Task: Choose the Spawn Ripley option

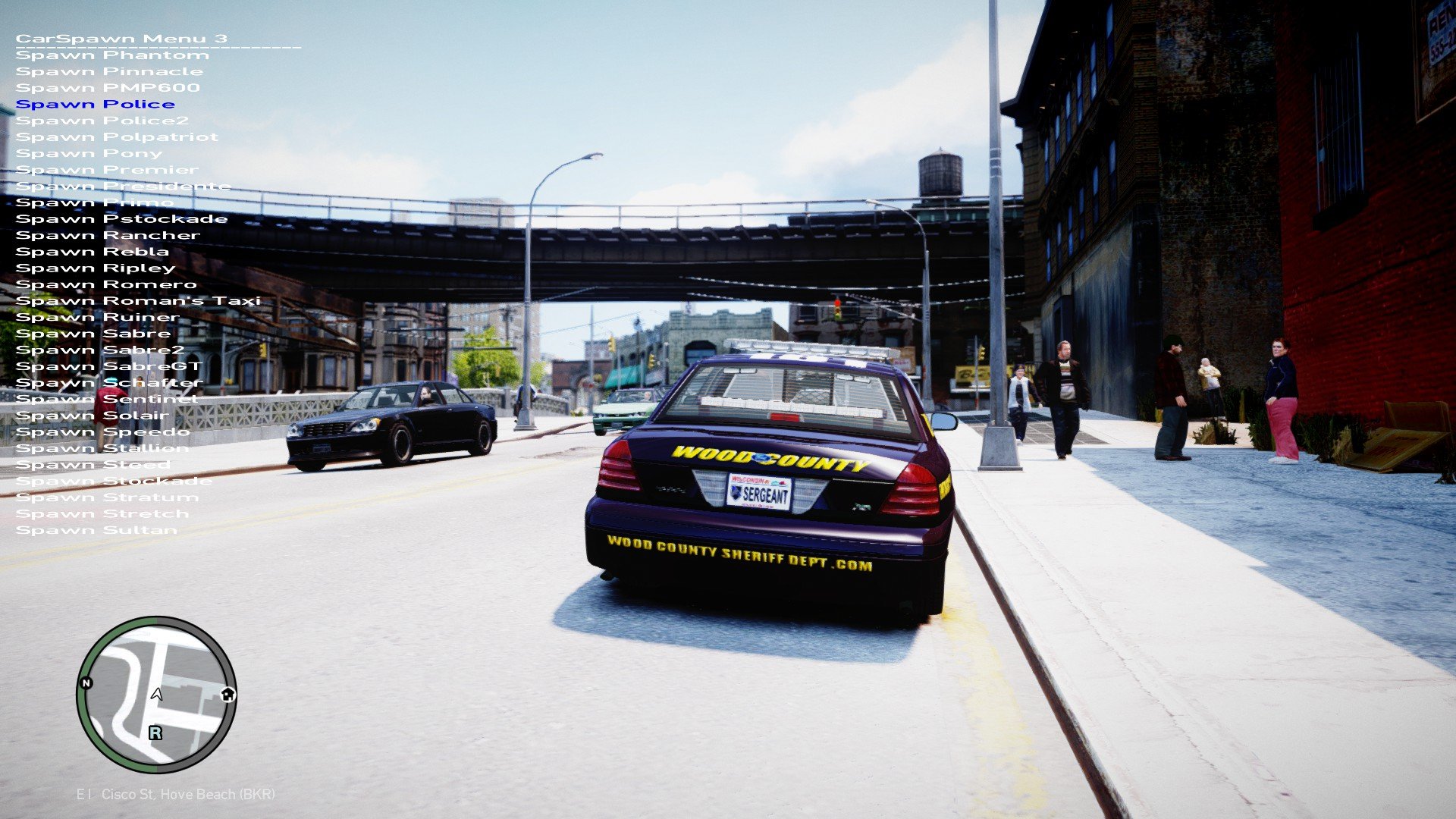Action: coord(96,268)
